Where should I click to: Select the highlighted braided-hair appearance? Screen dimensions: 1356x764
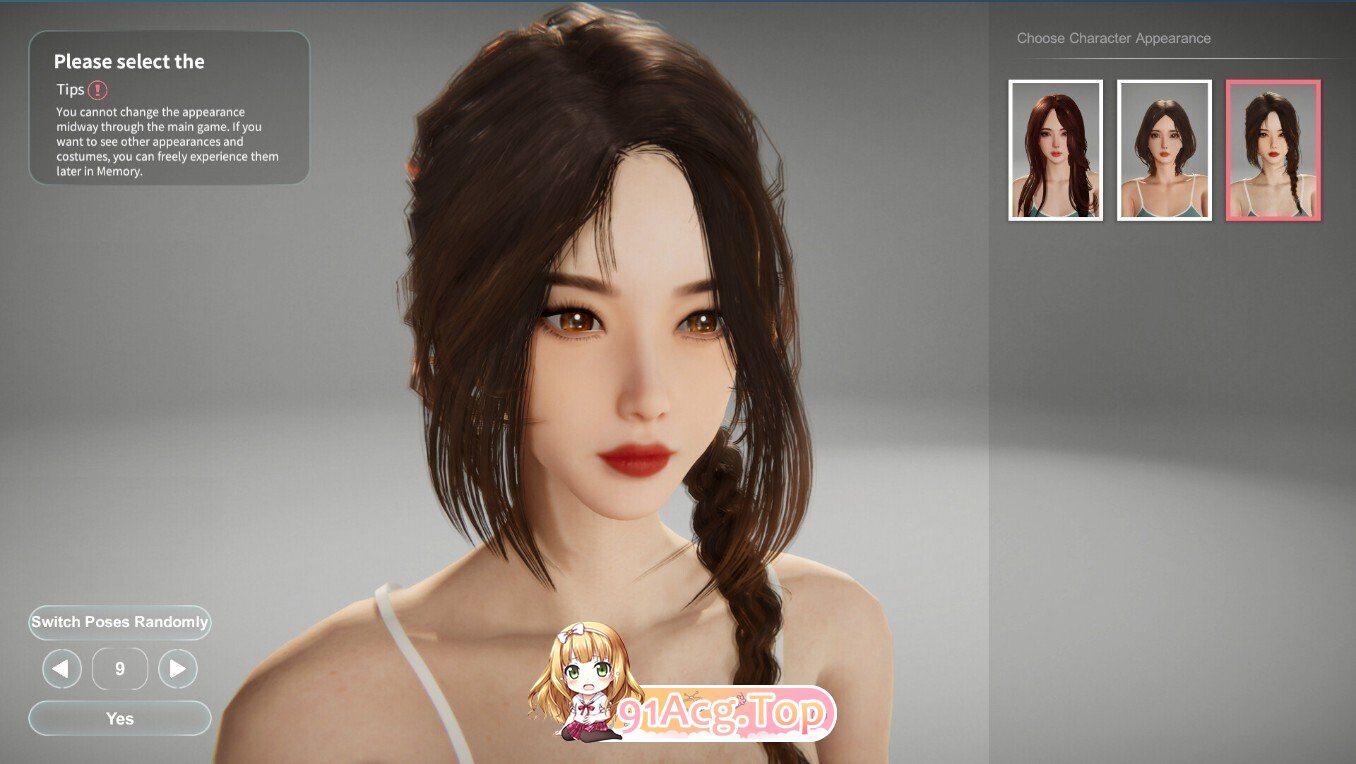pos(1272,148)
